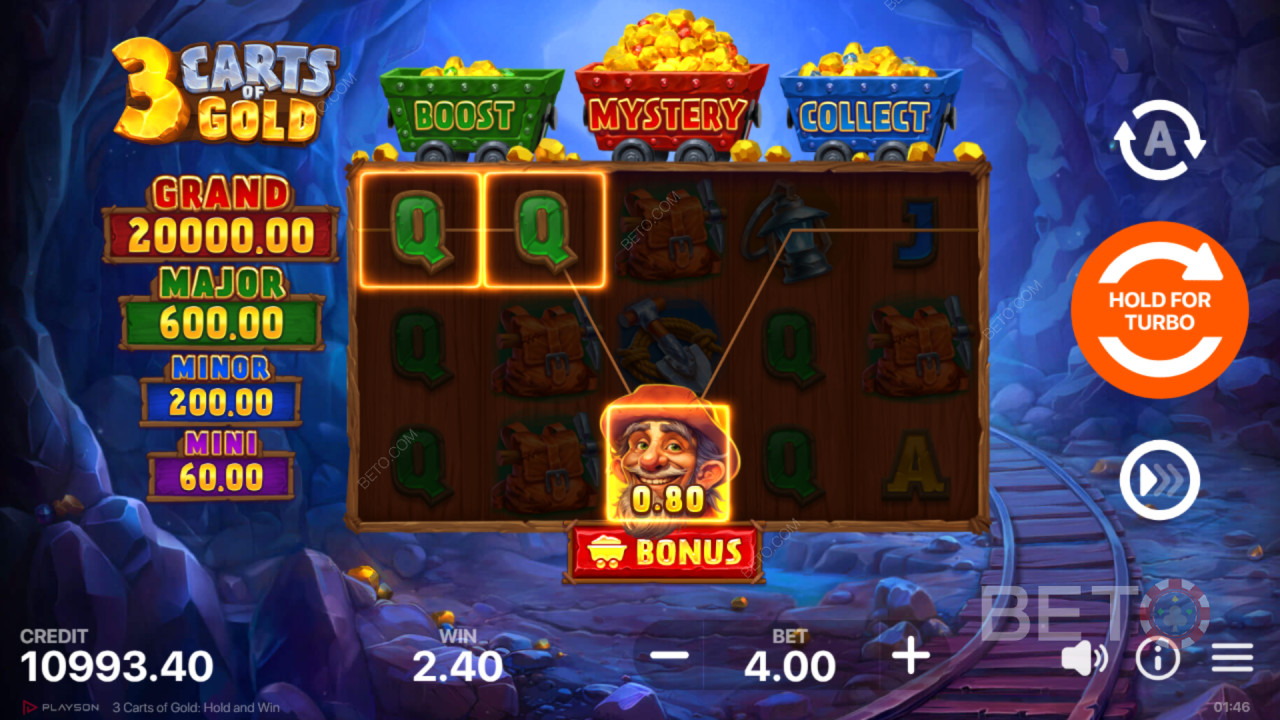Click the red Bonus cart button

click(665, 552)
